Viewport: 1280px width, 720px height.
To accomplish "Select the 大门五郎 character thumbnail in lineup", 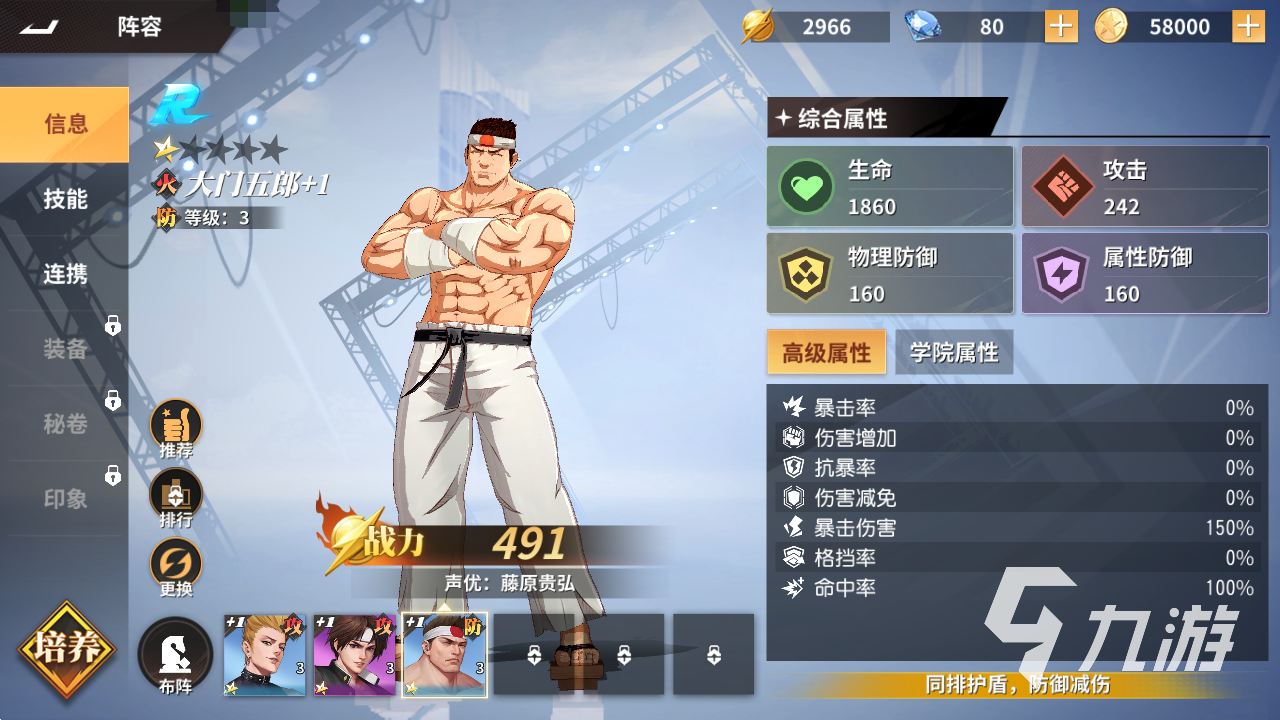I will tap(446, 654).
